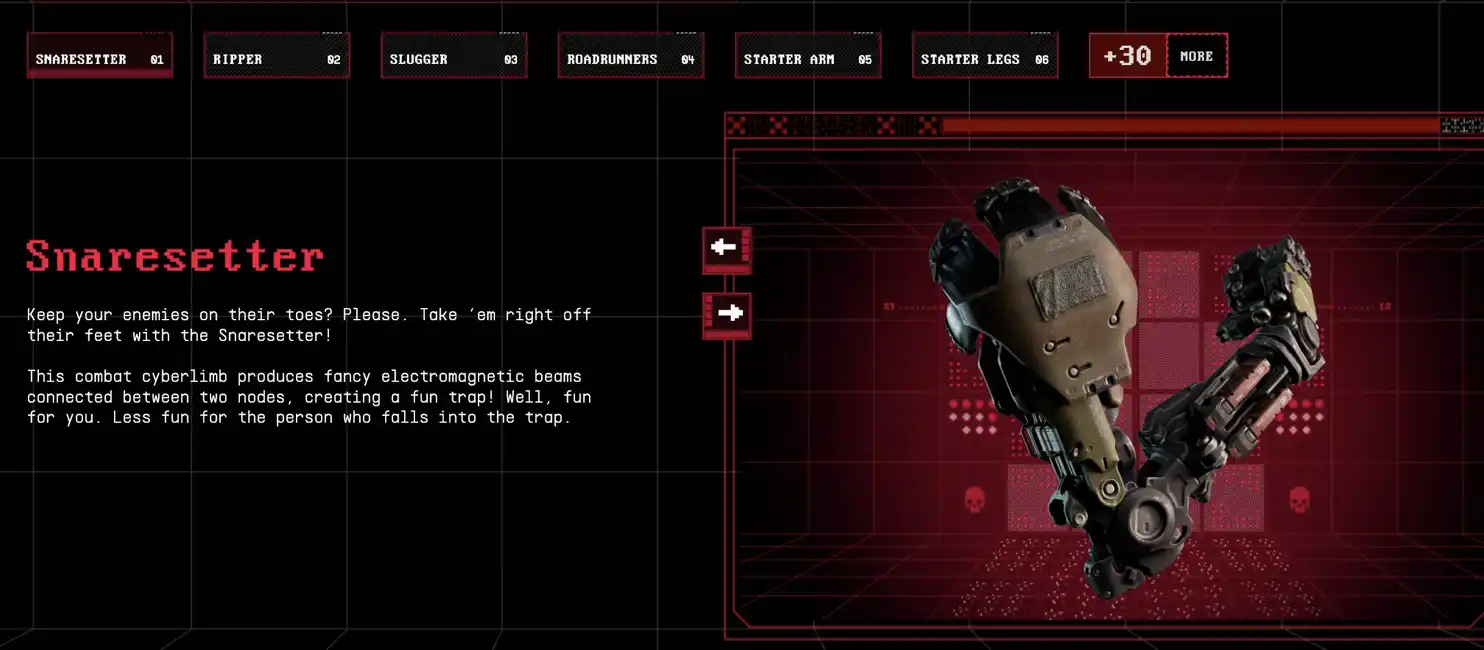Click the +30 More button
Screen dimensions: 1484x650
pos(1158,56)
